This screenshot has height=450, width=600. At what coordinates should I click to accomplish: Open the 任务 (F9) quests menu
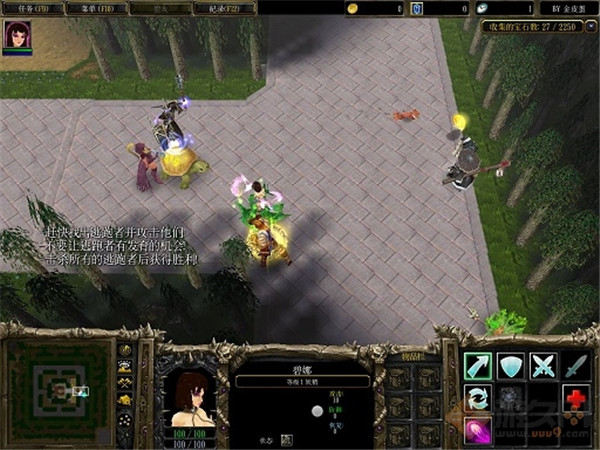[32, 8]
